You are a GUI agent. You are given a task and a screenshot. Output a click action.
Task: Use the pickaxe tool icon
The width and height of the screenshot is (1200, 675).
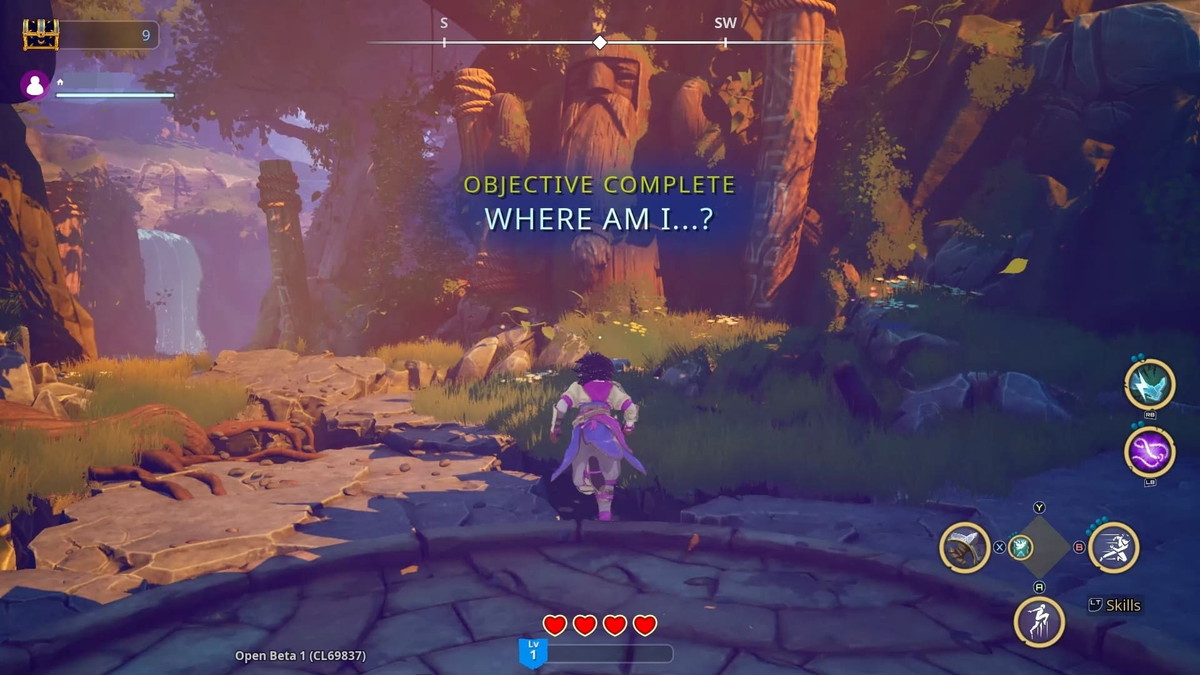click(x=965, y=547)
